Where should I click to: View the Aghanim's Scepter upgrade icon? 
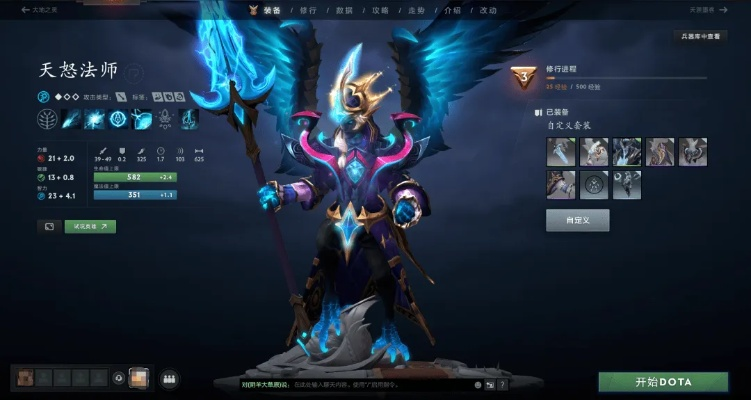click(x=164, y=119)
